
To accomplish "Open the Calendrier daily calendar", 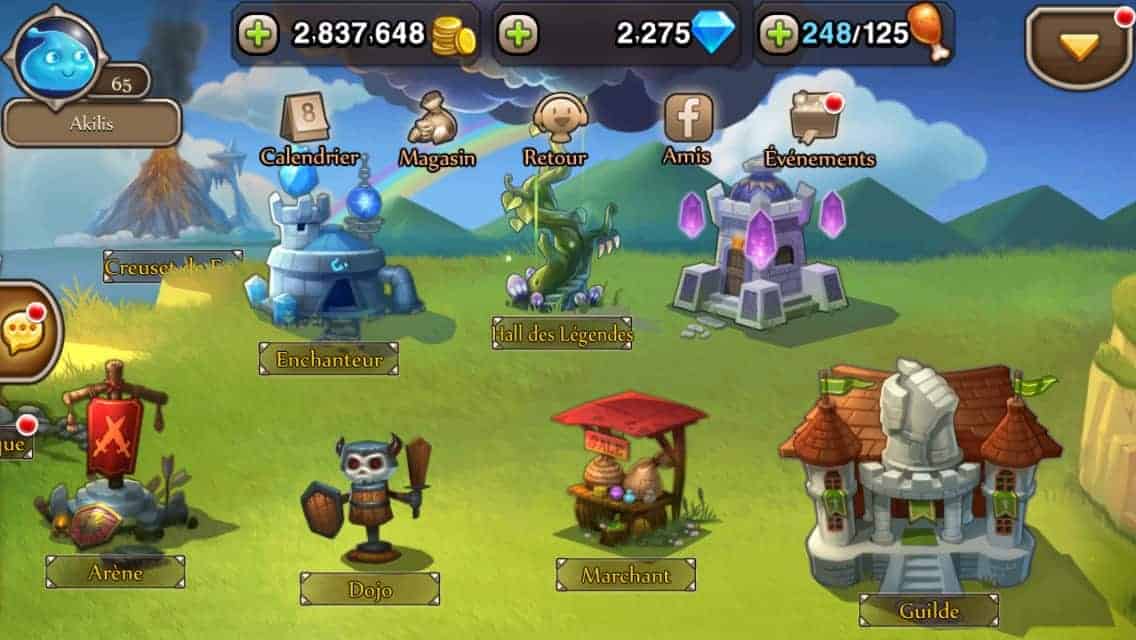I will click(x=309, y=125).
